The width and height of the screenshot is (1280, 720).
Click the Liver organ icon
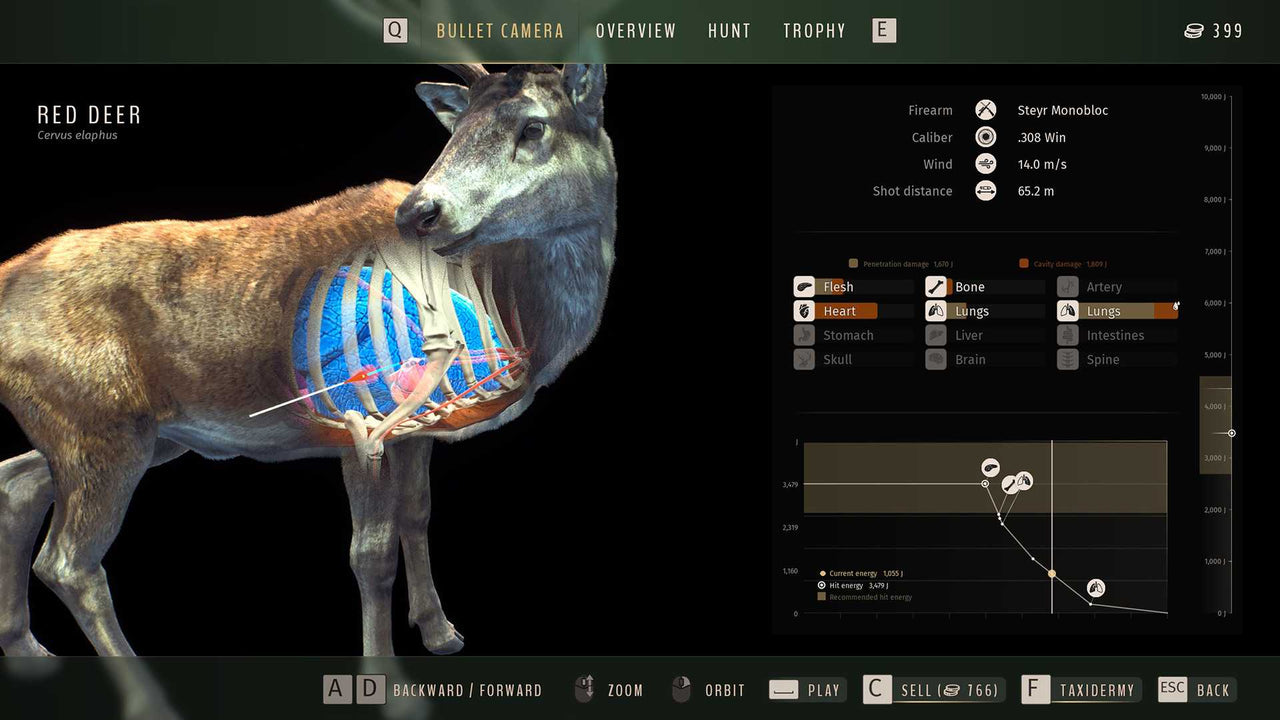point(935,335)
